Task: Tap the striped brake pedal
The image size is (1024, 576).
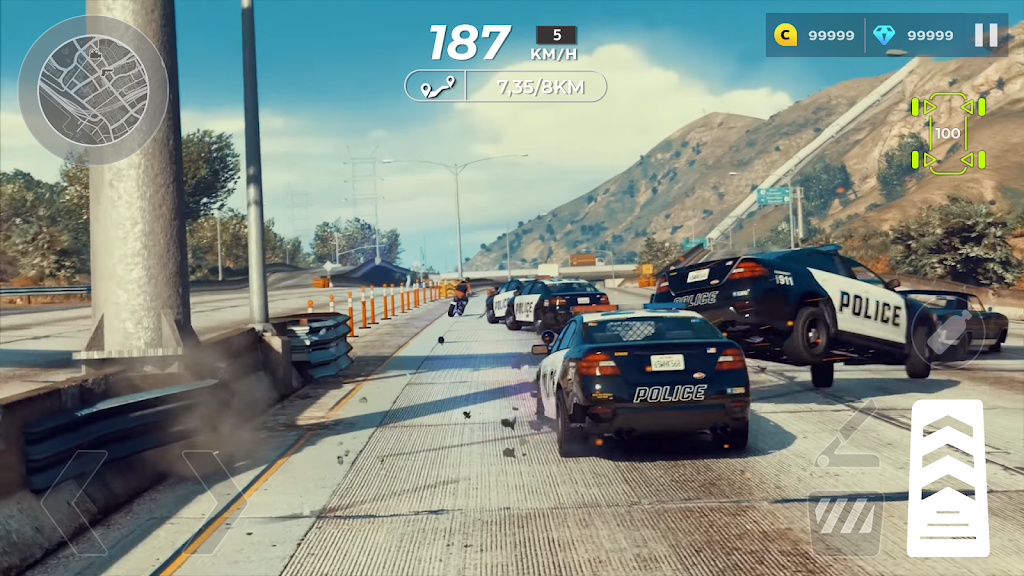Action: coord(846,522)
